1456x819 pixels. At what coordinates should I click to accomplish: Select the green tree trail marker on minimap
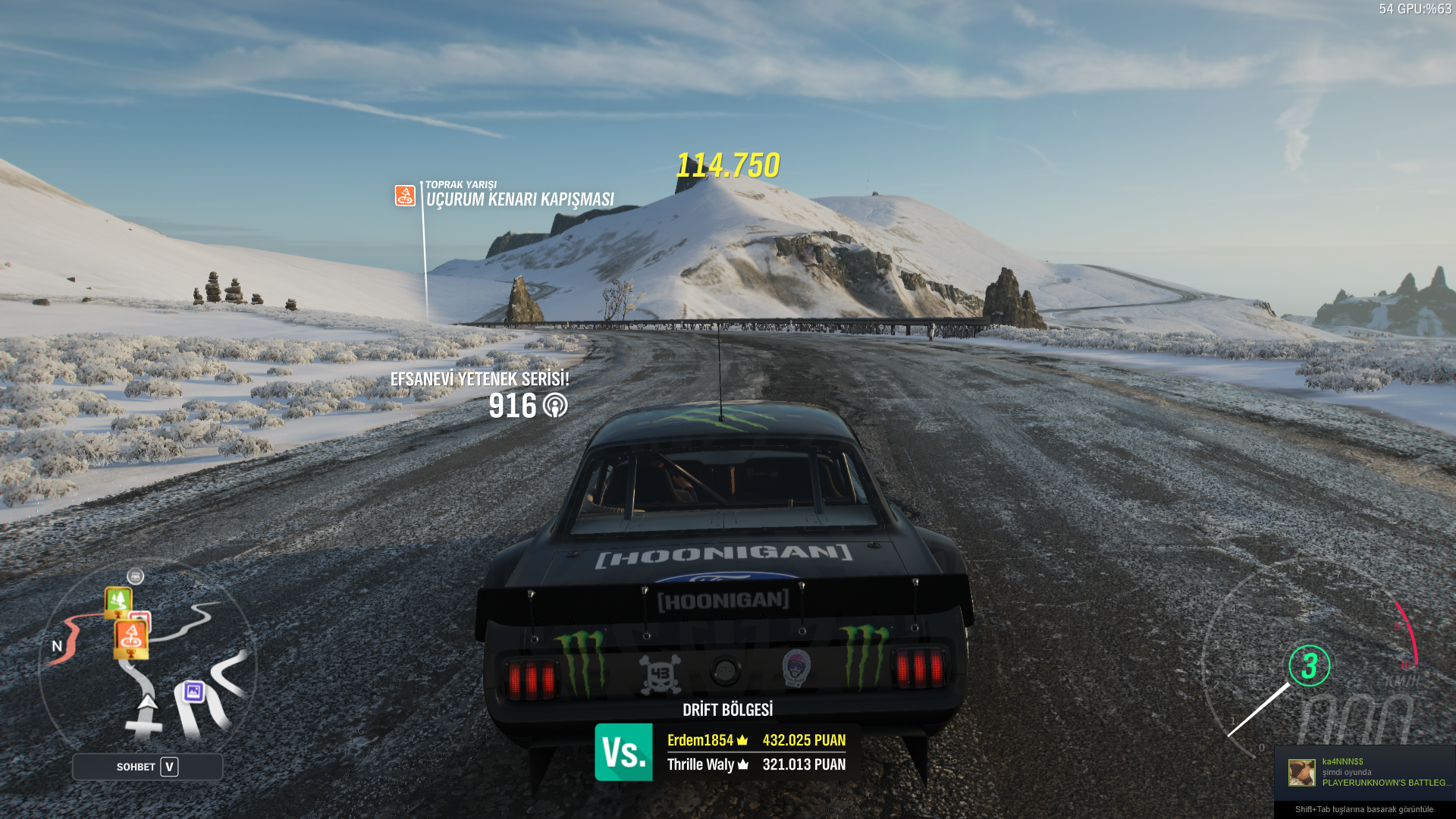point(118,601)
